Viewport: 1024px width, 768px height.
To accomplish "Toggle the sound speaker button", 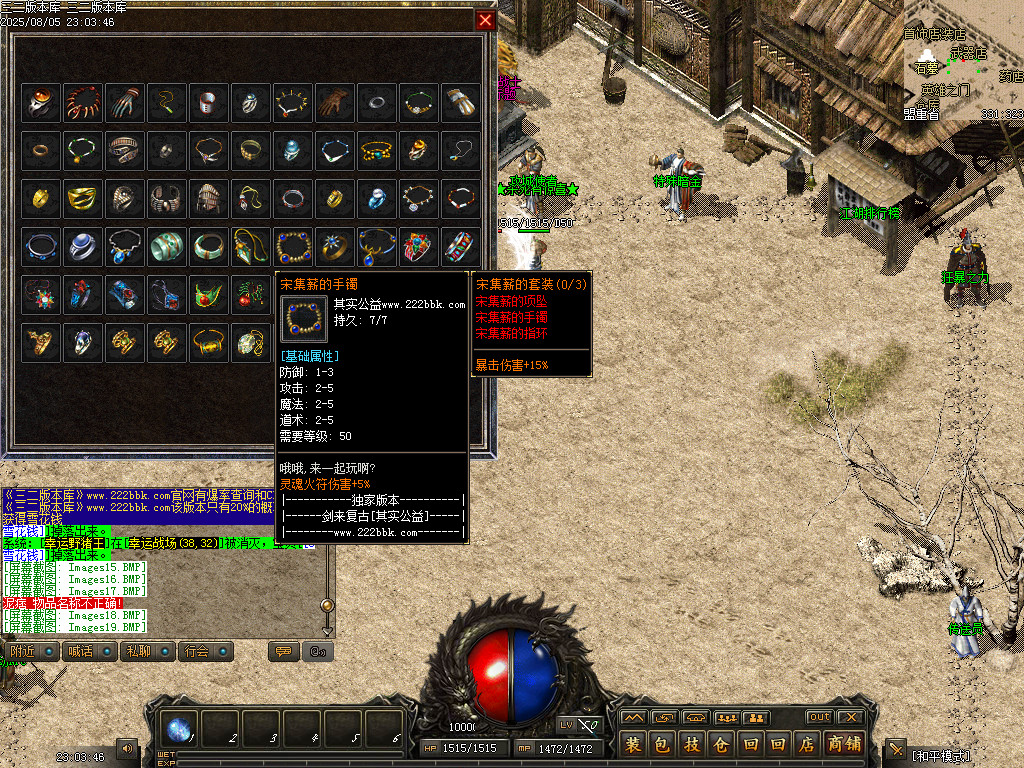I will coord(127,748).
